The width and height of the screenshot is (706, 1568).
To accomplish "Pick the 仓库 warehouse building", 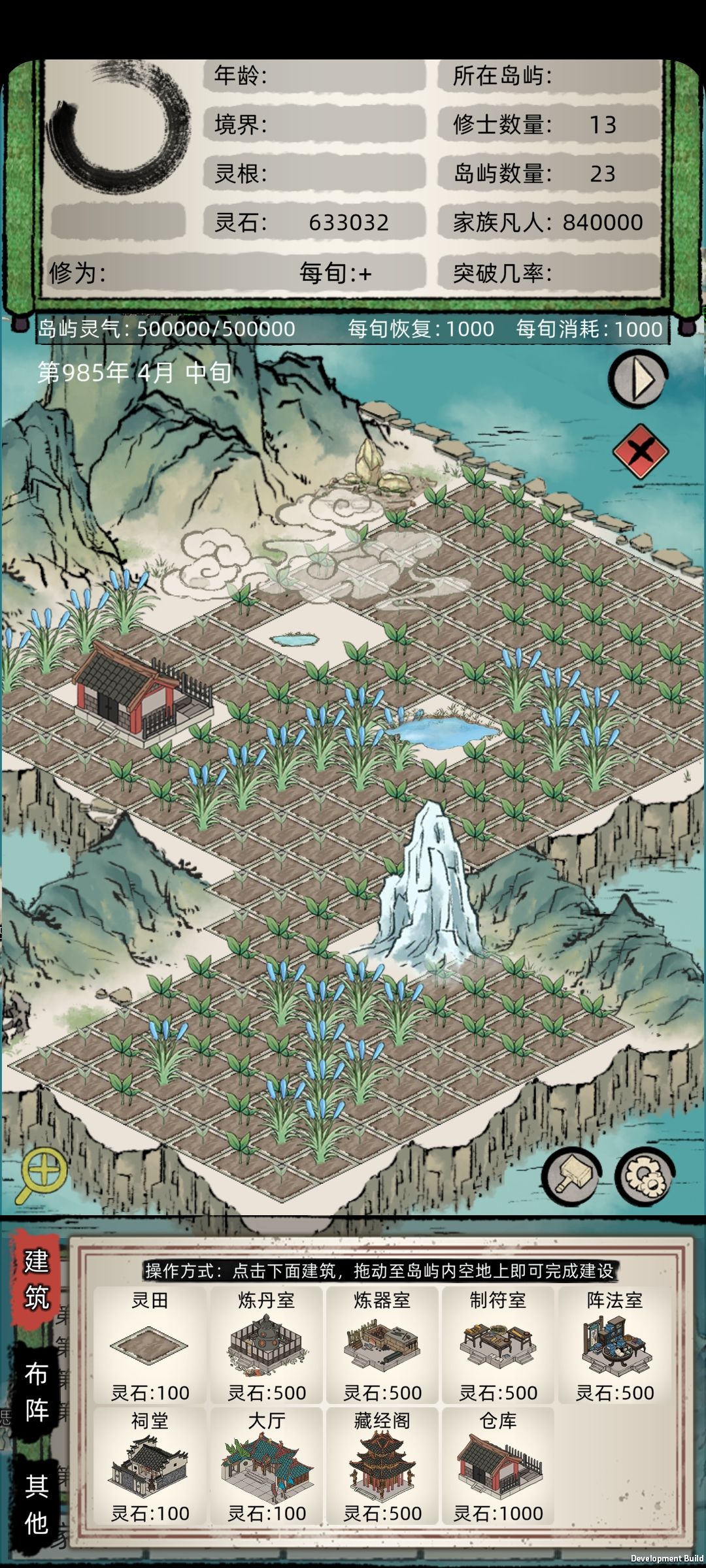I will (498, 1465).
